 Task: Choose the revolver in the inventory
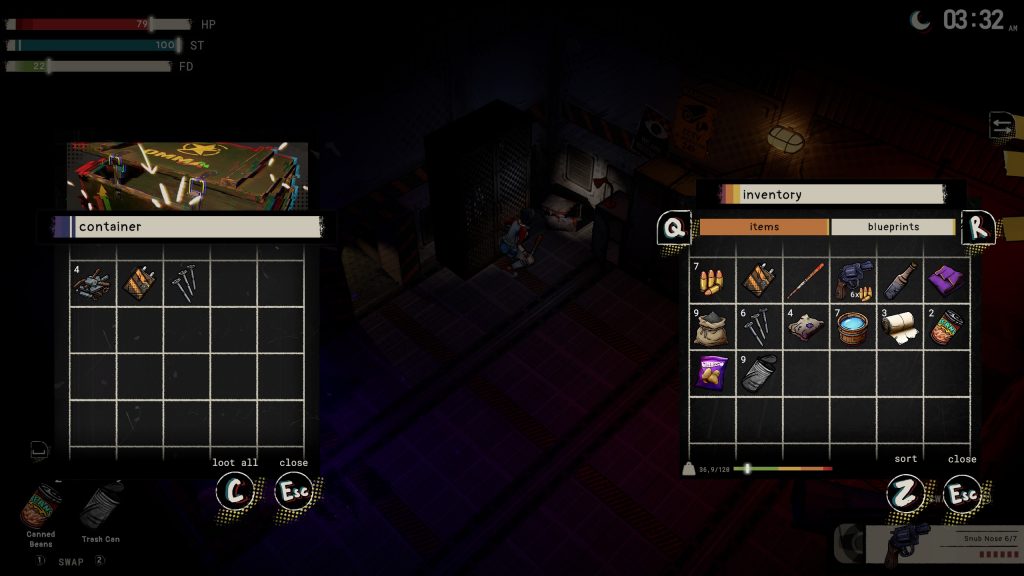click(x=853, y=281)
